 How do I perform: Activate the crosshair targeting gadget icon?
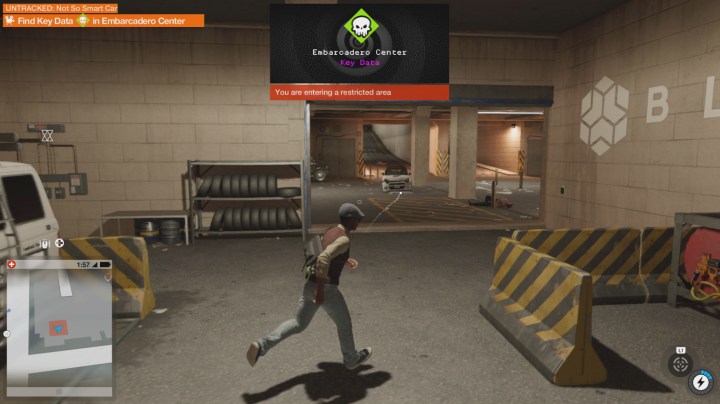click(x=679, y=364)
